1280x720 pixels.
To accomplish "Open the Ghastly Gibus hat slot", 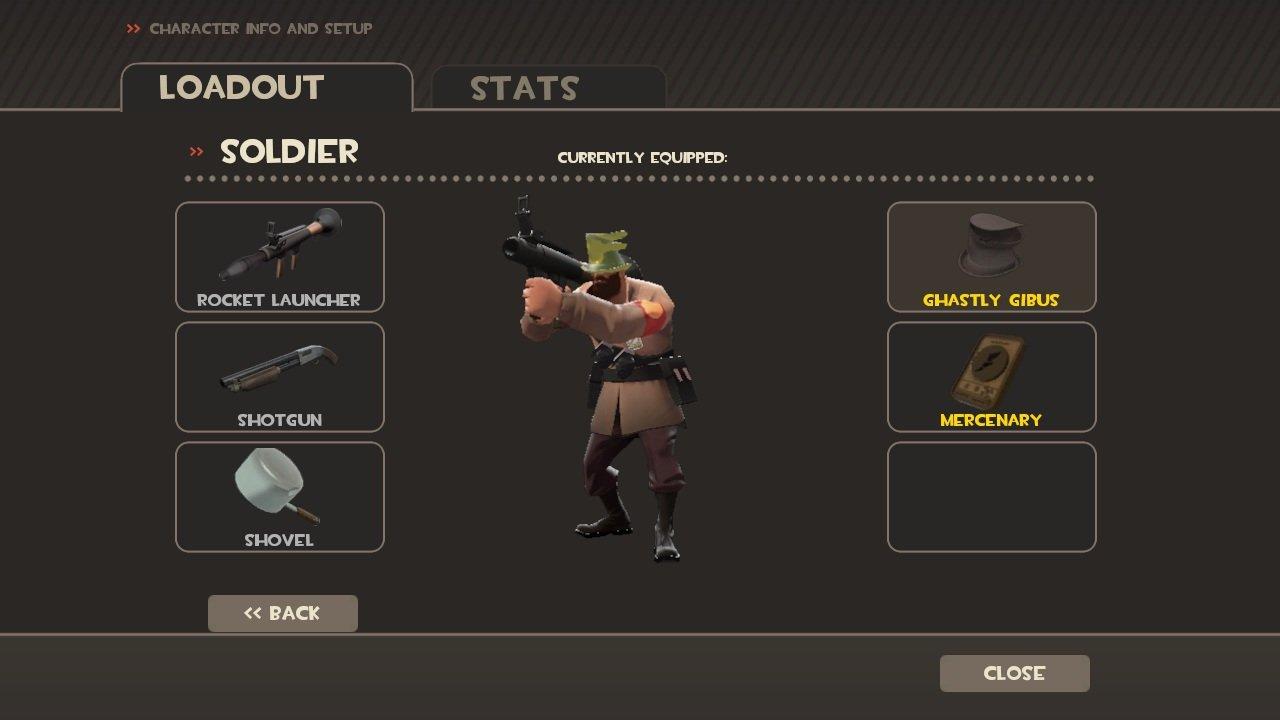I will [x=991, y=257].
